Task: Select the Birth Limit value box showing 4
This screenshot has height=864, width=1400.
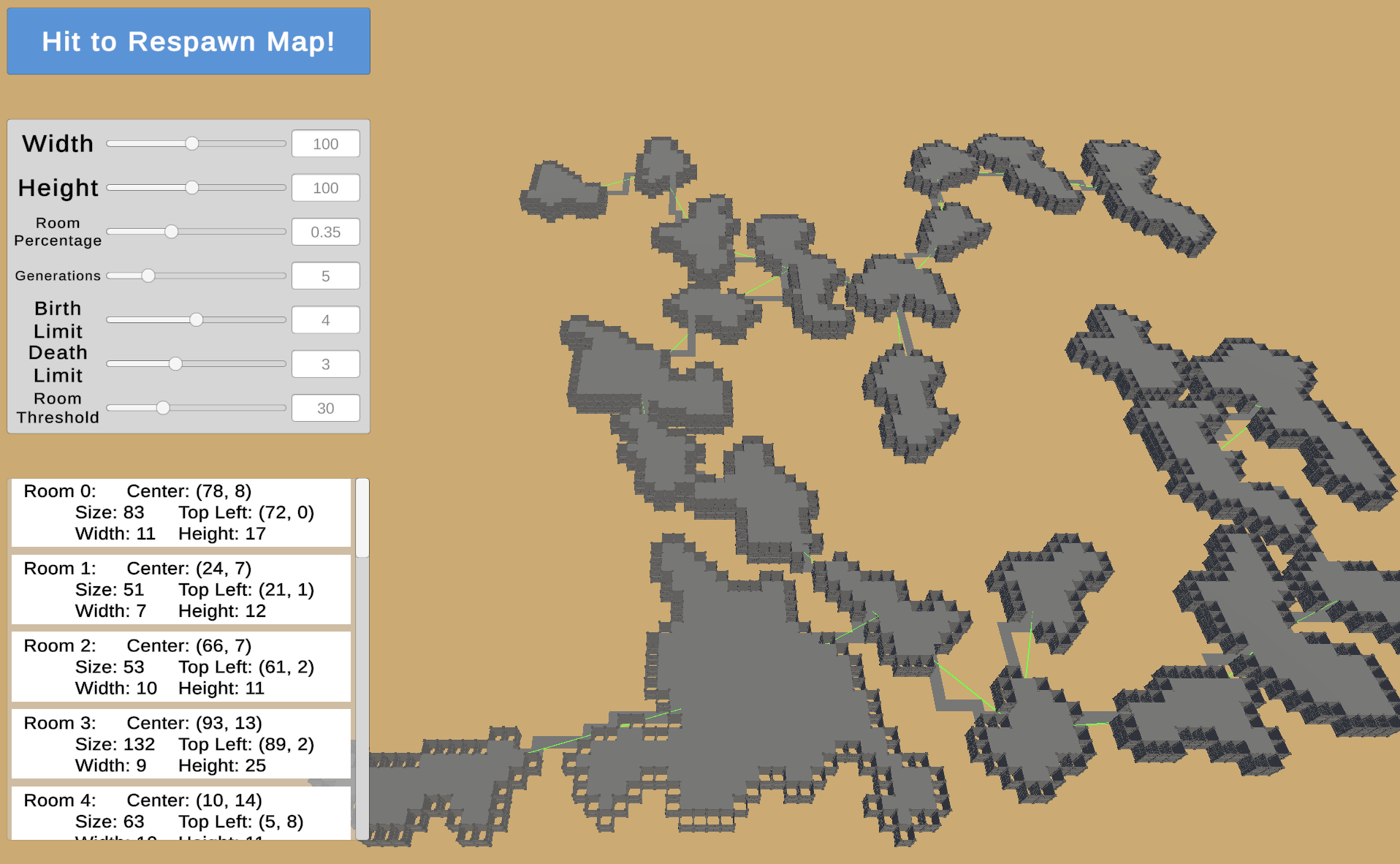Action: pyautogui.click(x=325, y=319)
